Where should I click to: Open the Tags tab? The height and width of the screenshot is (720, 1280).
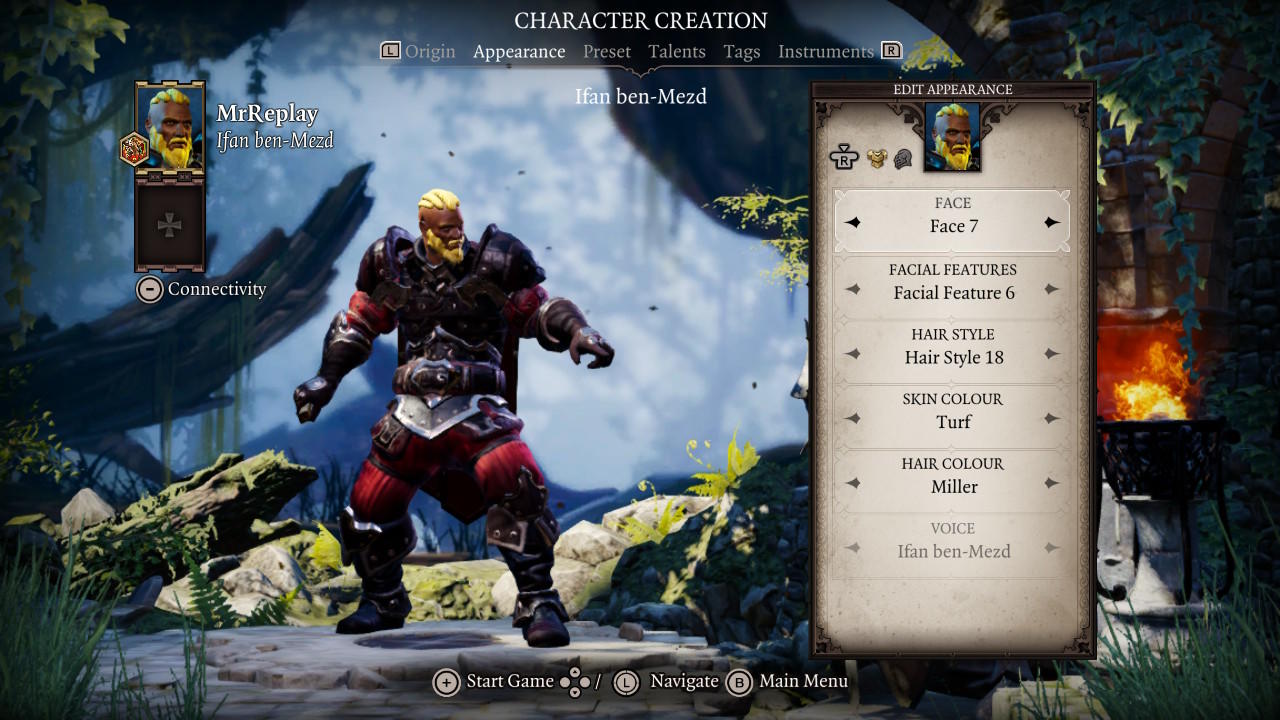741,51
